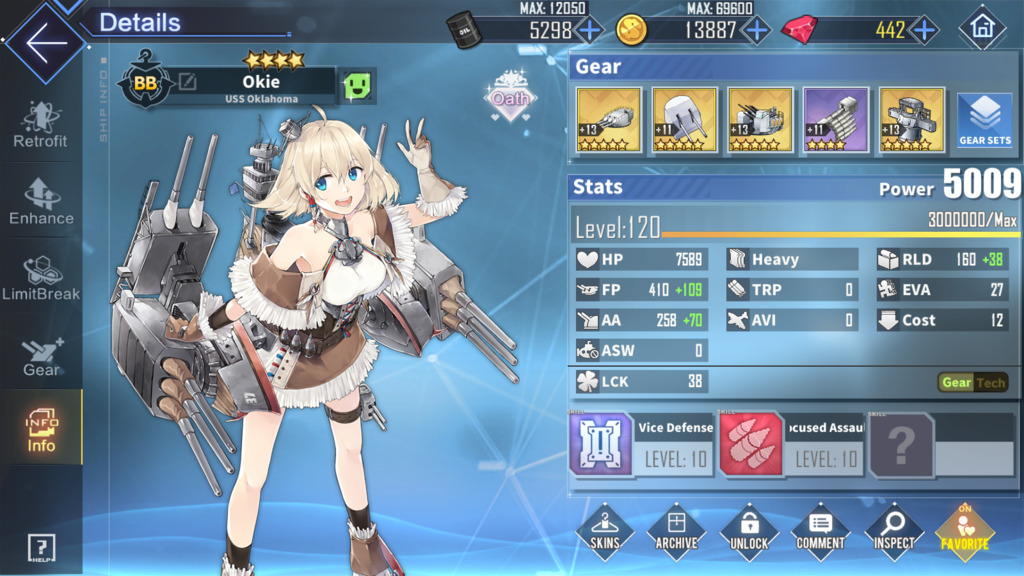Viewport: 1024px width, 576px height.
Task: Show the Info tab
Action: tap(41, 428)
